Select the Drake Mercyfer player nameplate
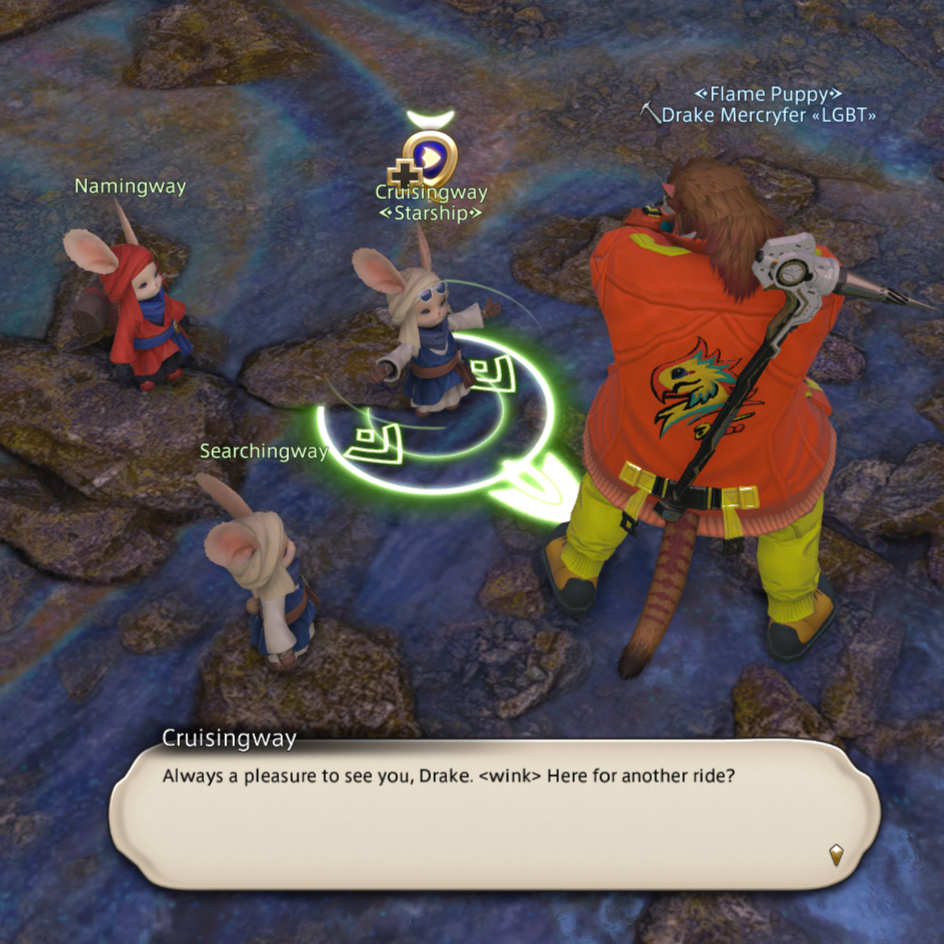Screen dimensions: 944x944 (768, 116)
